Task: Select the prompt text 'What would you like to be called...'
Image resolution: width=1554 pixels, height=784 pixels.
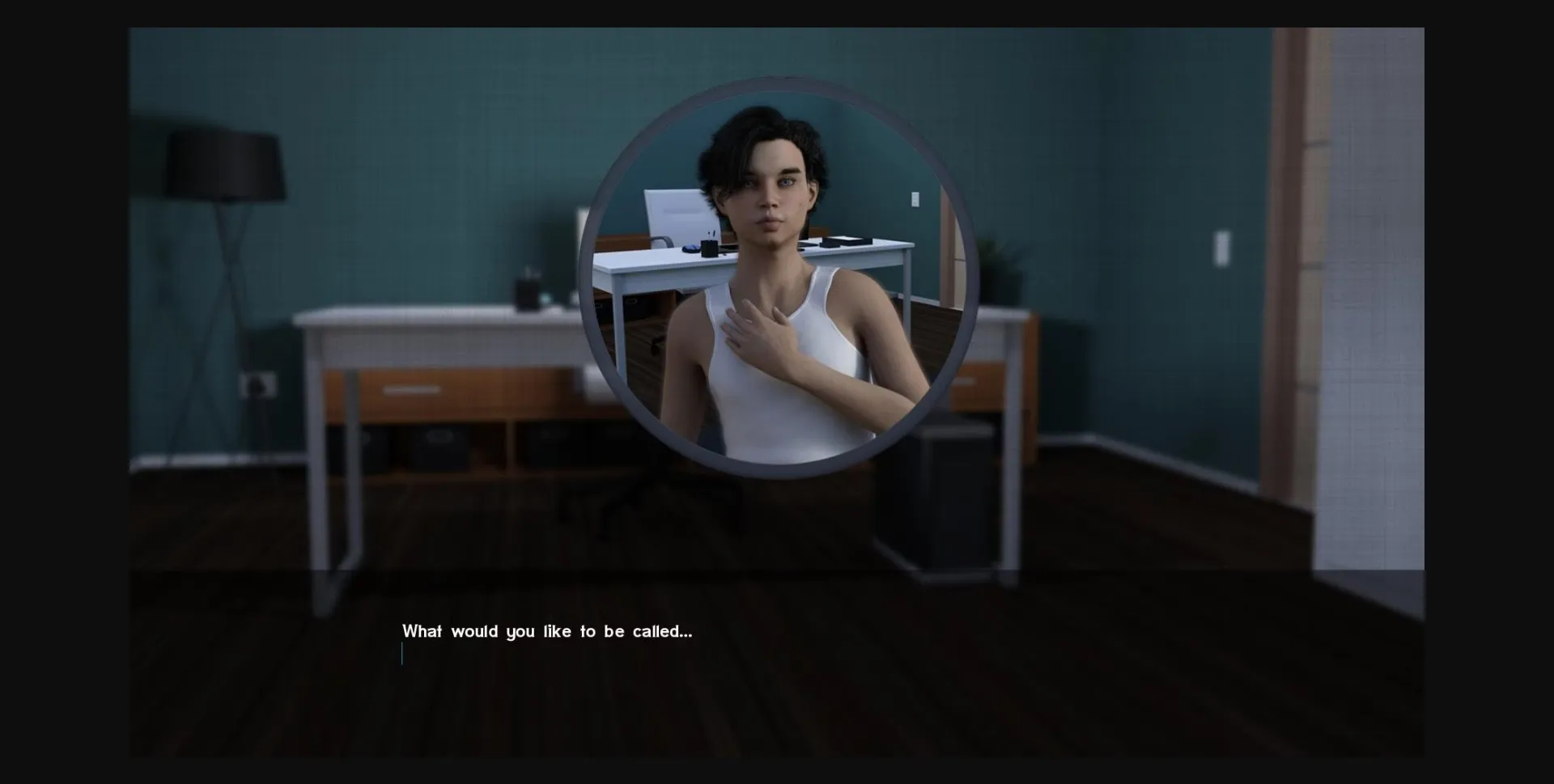Action: (547, 632)
